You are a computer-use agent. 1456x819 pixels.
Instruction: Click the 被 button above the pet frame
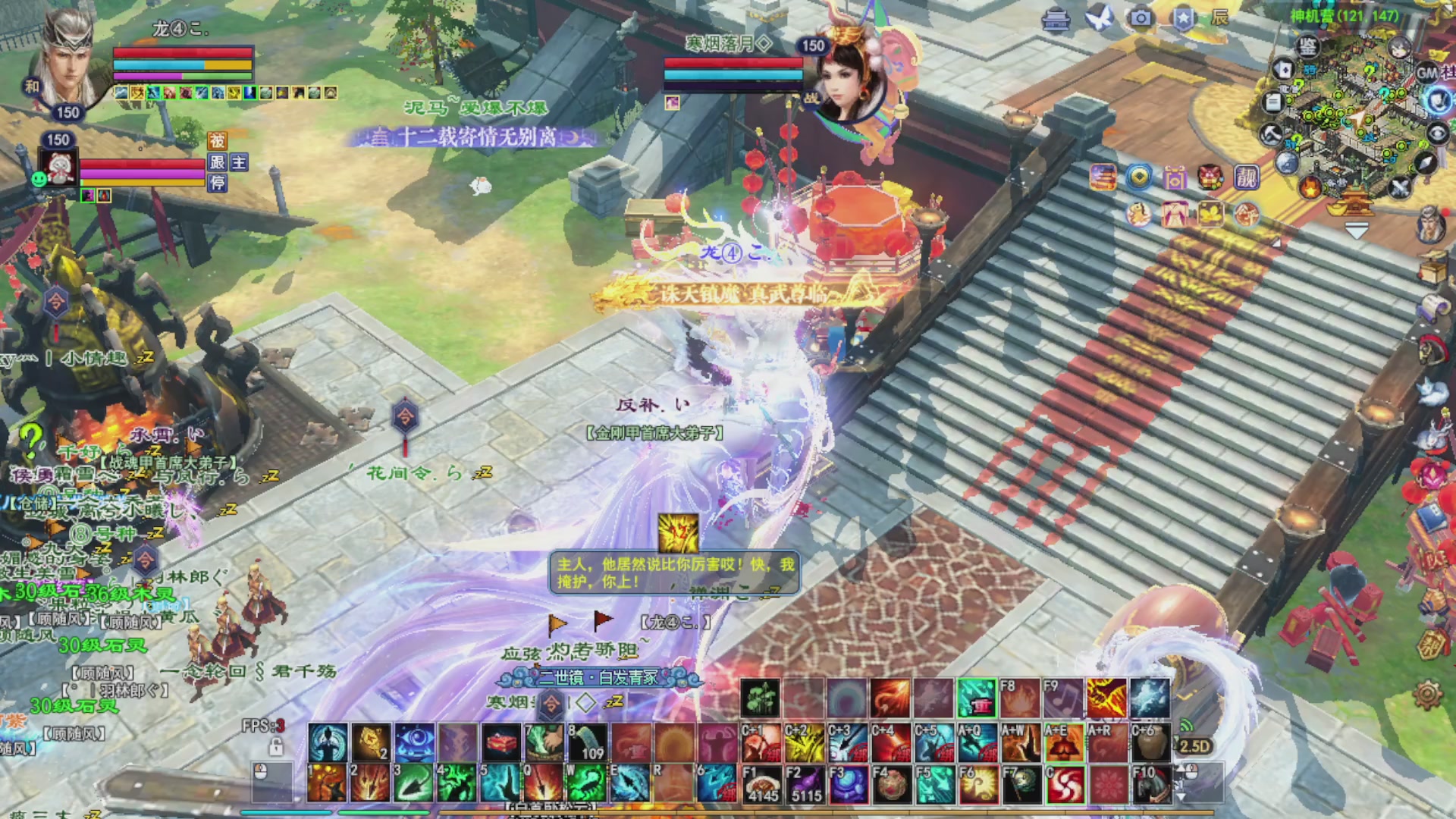tap(218, 141)
